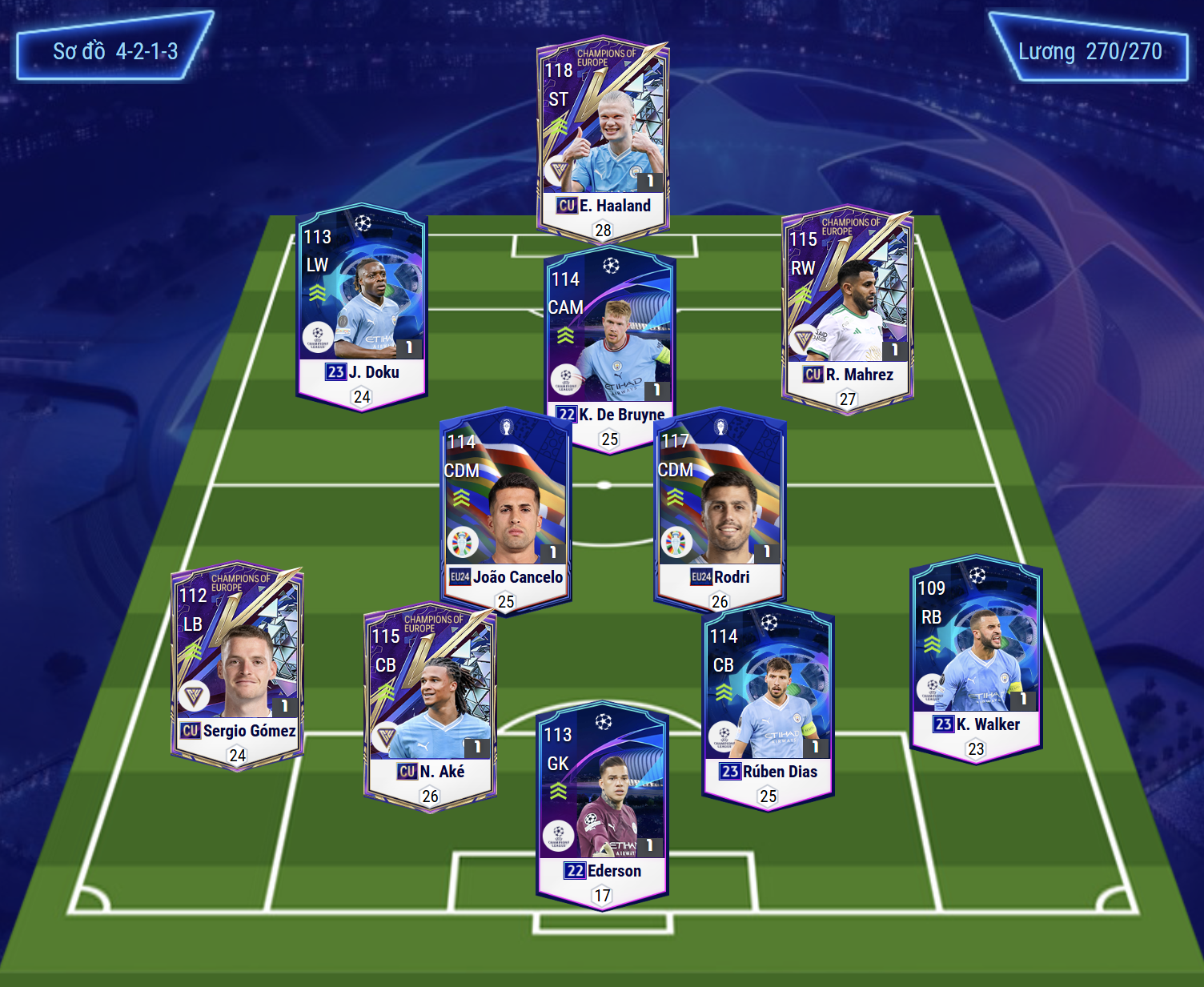Choose the Sergio Gómez left back card
Viewport: 1204px width, 987px height.
coord(237,664)
